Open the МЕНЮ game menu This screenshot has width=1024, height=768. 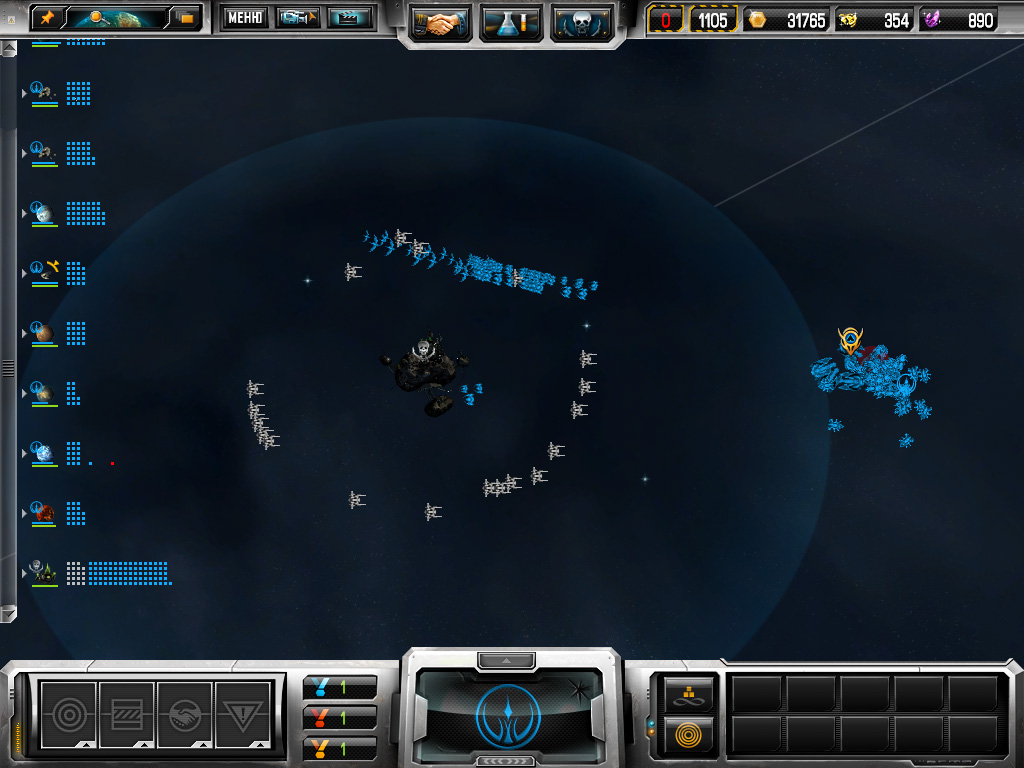(243, 17)
